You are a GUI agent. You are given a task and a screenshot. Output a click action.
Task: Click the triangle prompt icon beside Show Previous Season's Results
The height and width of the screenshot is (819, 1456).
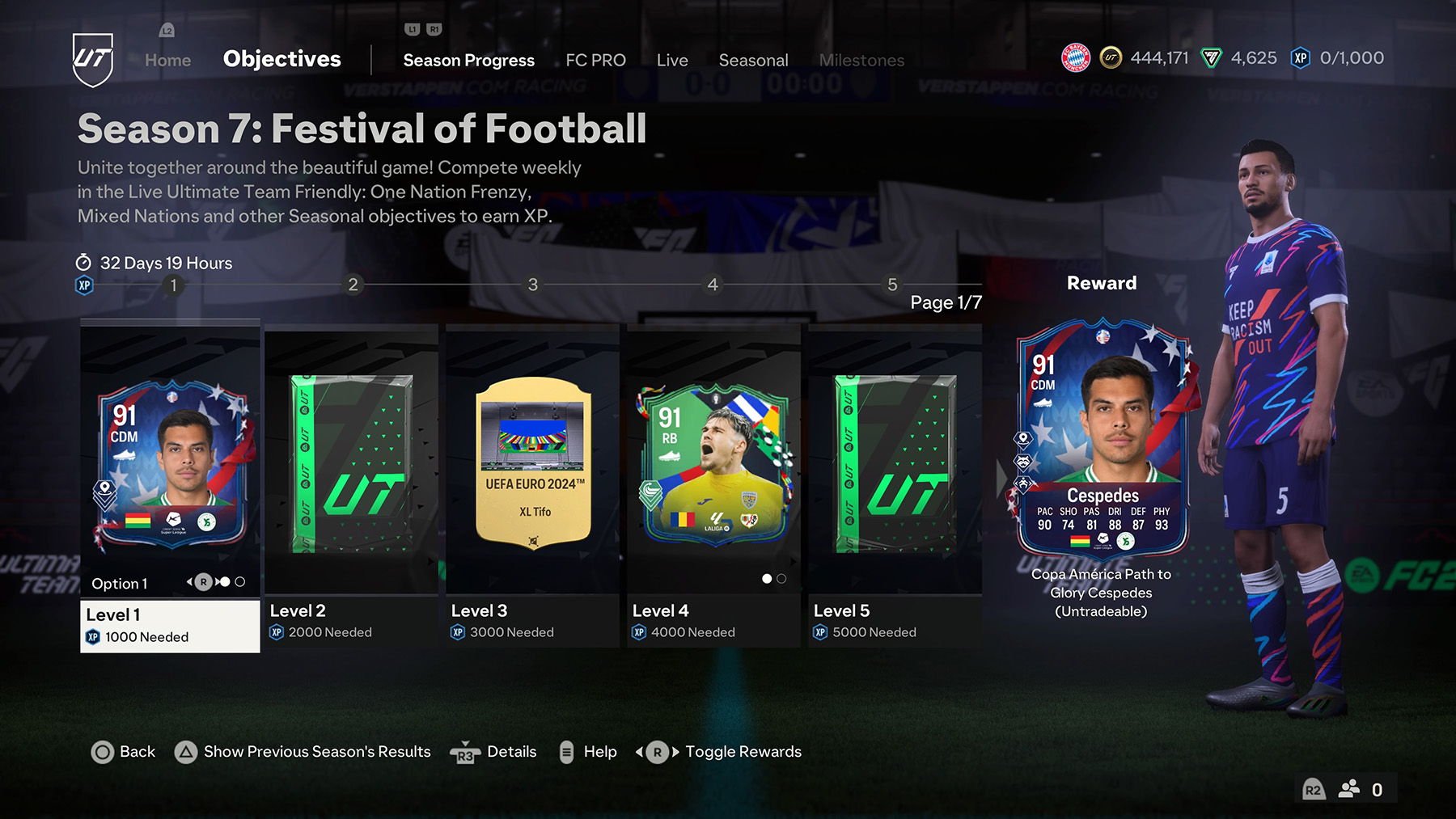pyautogui.click(x=186, y=752)
